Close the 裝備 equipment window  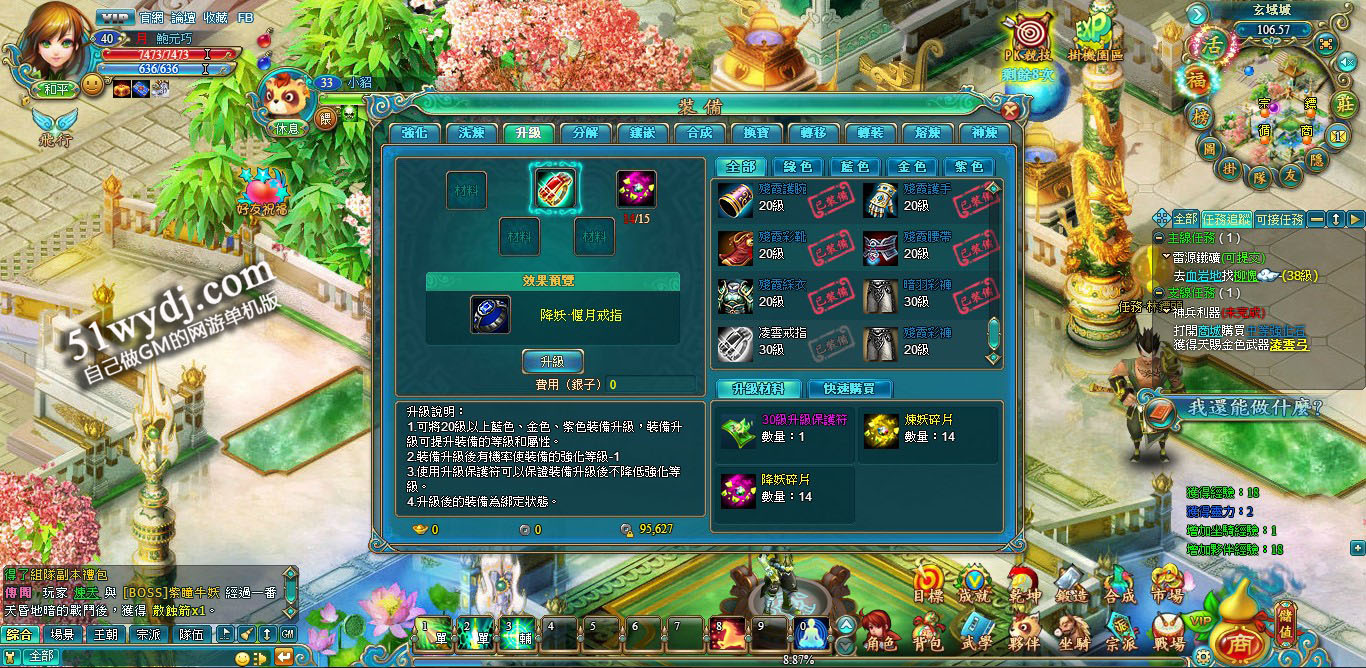point(1010,111)
